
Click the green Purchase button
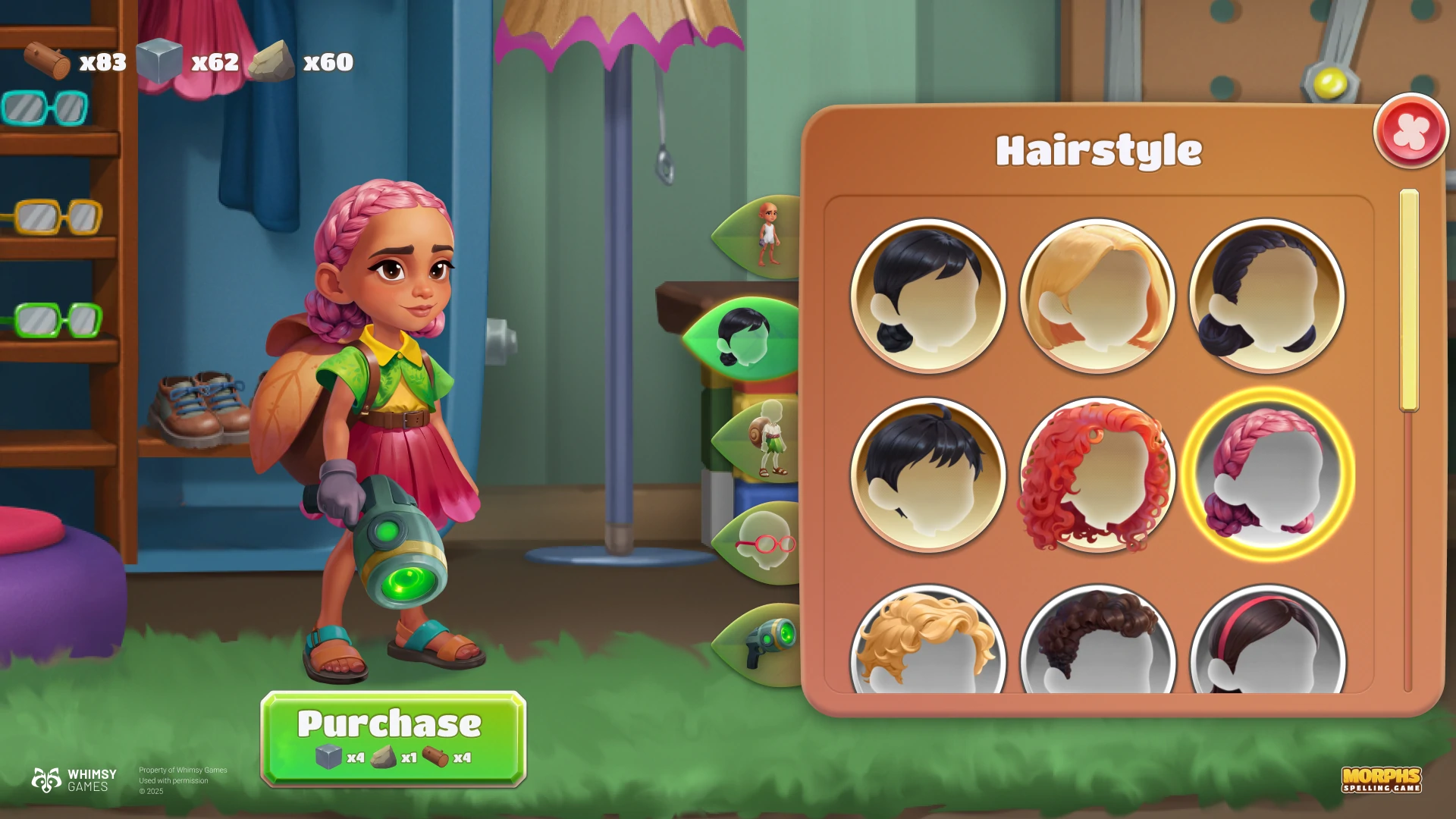(393, 737)
